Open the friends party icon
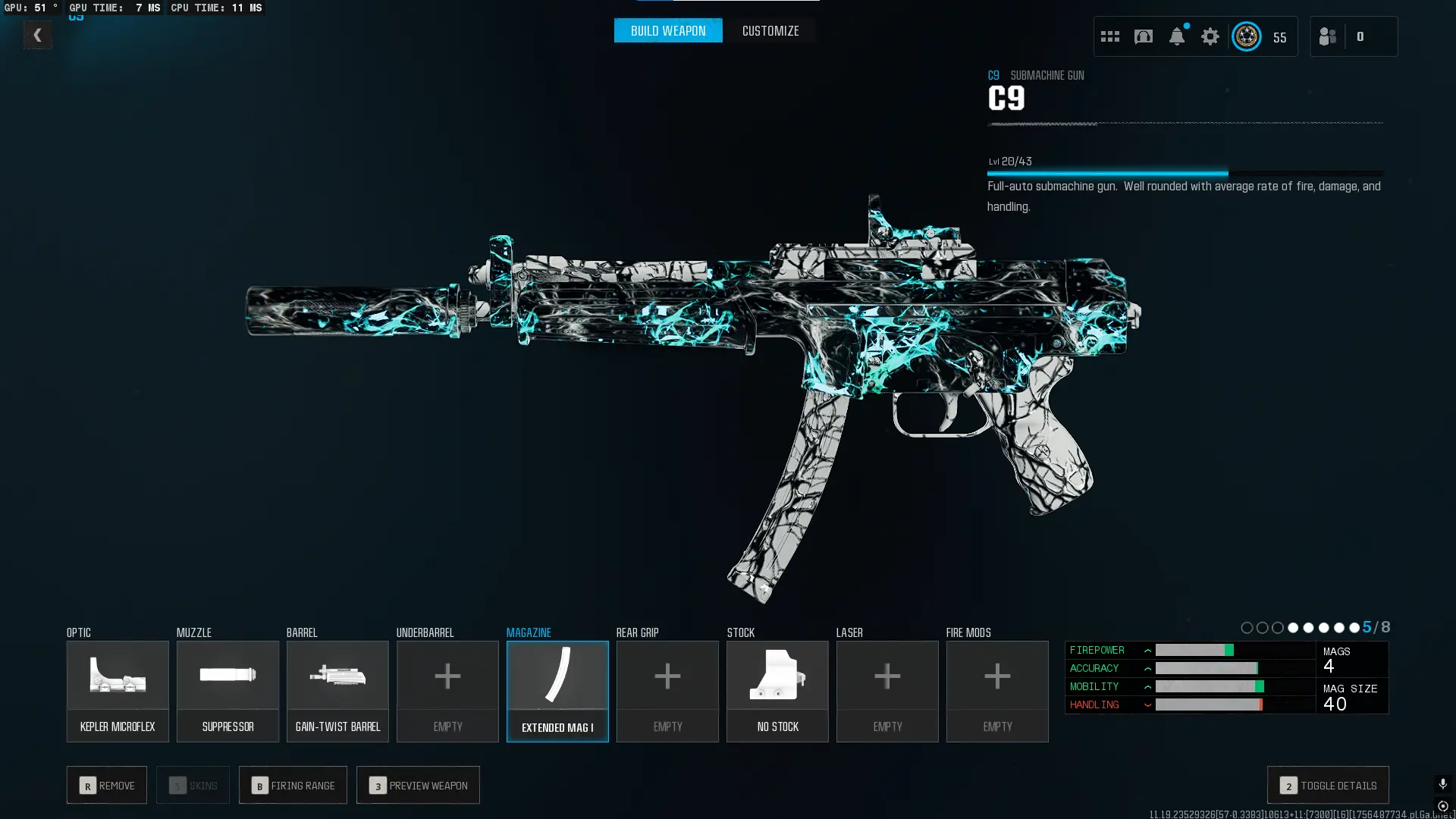Image resolution: width=1456 pixels, height=819 pixels. pos(1328,36)
